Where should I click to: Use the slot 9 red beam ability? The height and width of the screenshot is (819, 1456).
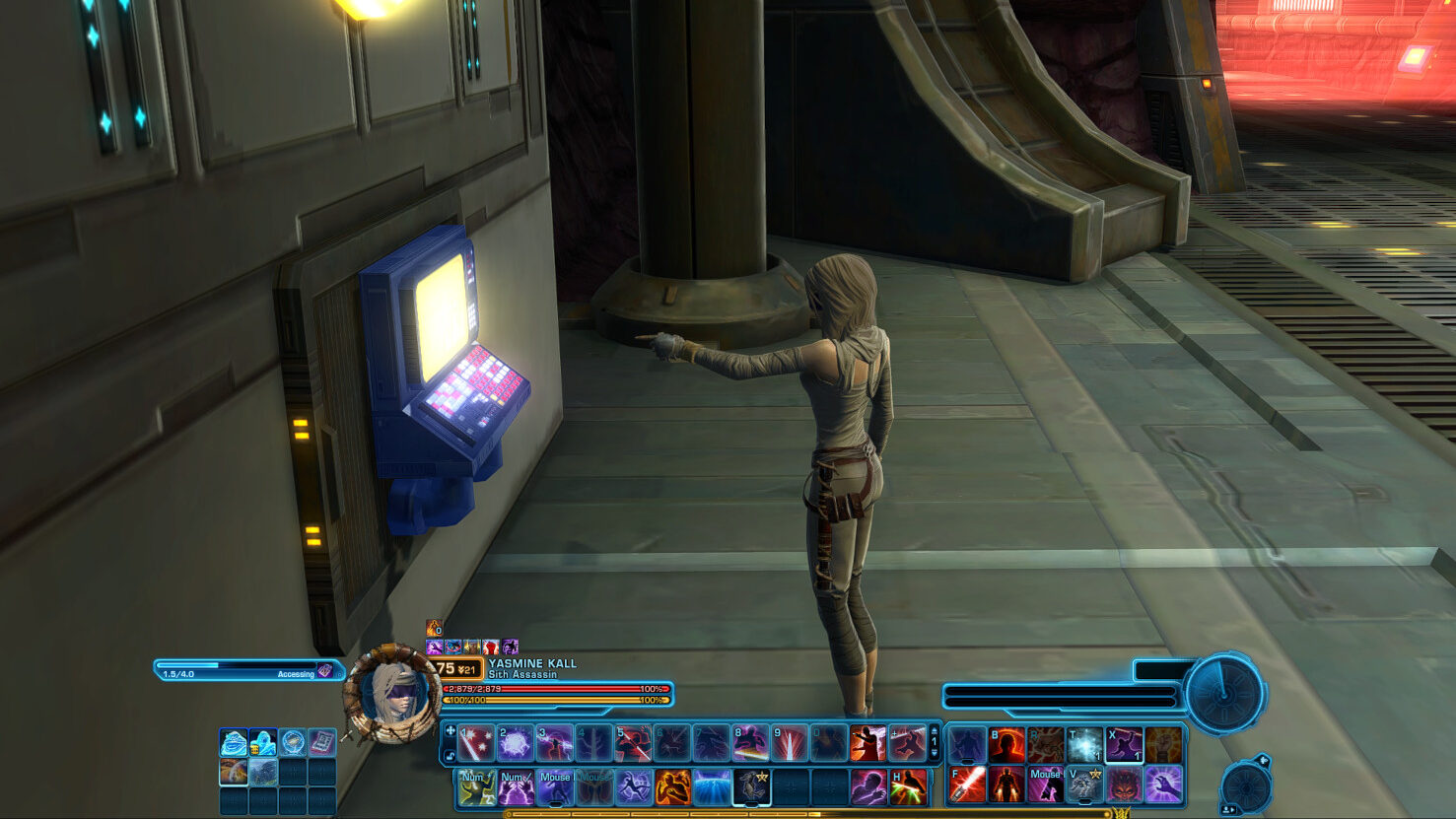pos(790,744)
